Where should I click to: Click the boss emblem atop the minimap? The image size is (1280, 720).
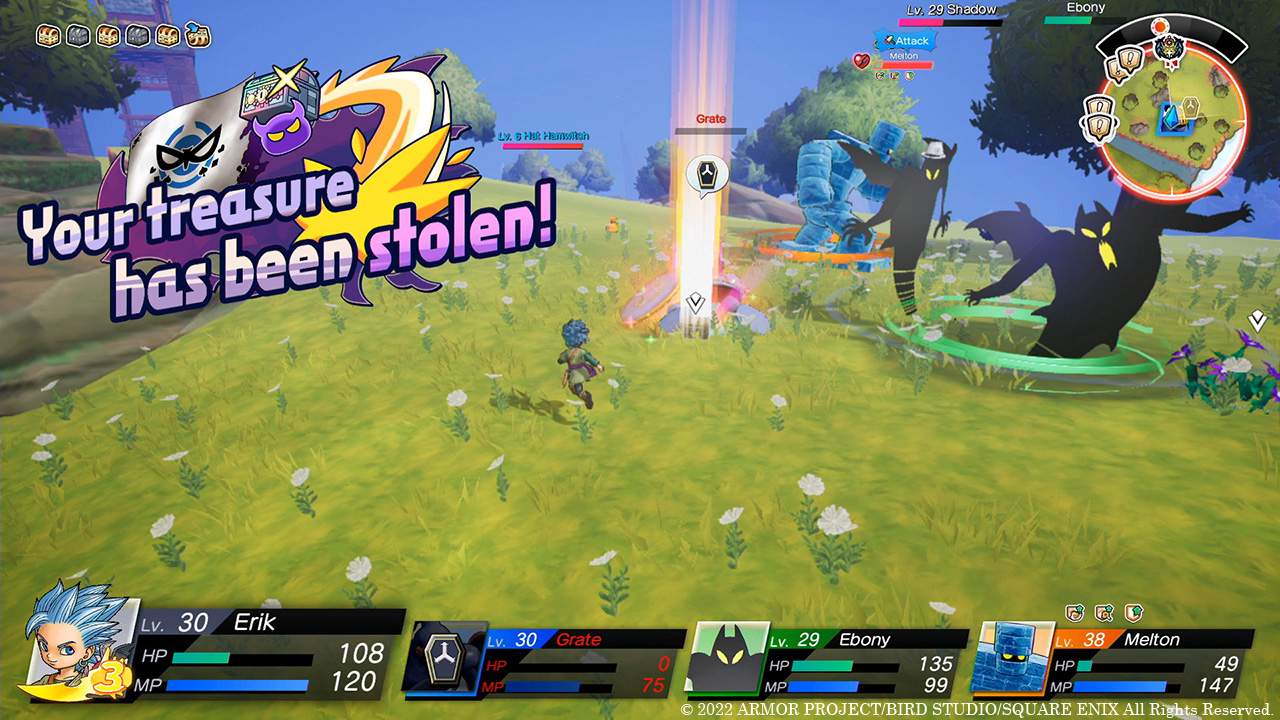click(1169, 48)
